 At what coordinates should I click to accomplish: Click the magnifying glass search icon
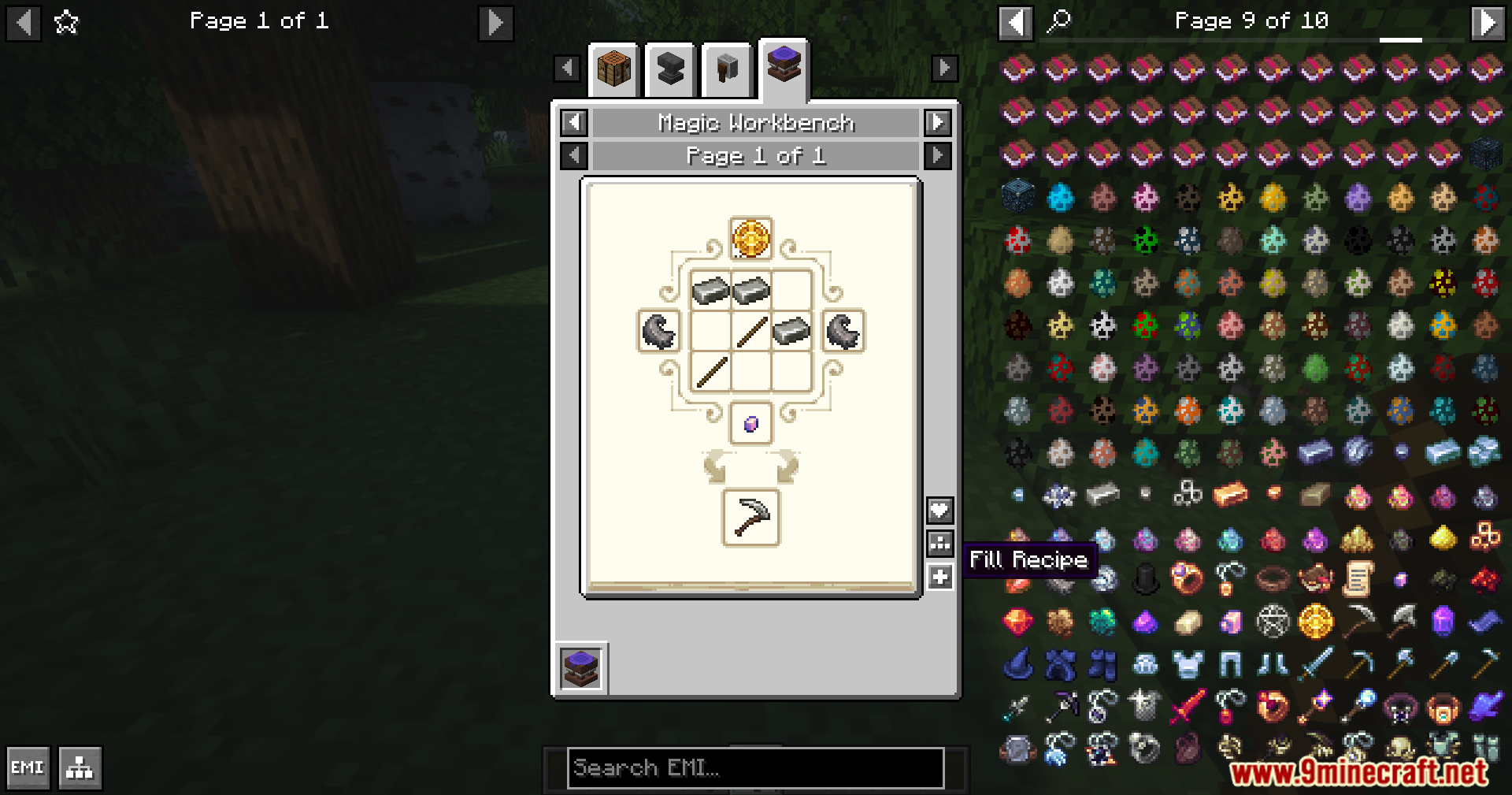click(1058, 20)
